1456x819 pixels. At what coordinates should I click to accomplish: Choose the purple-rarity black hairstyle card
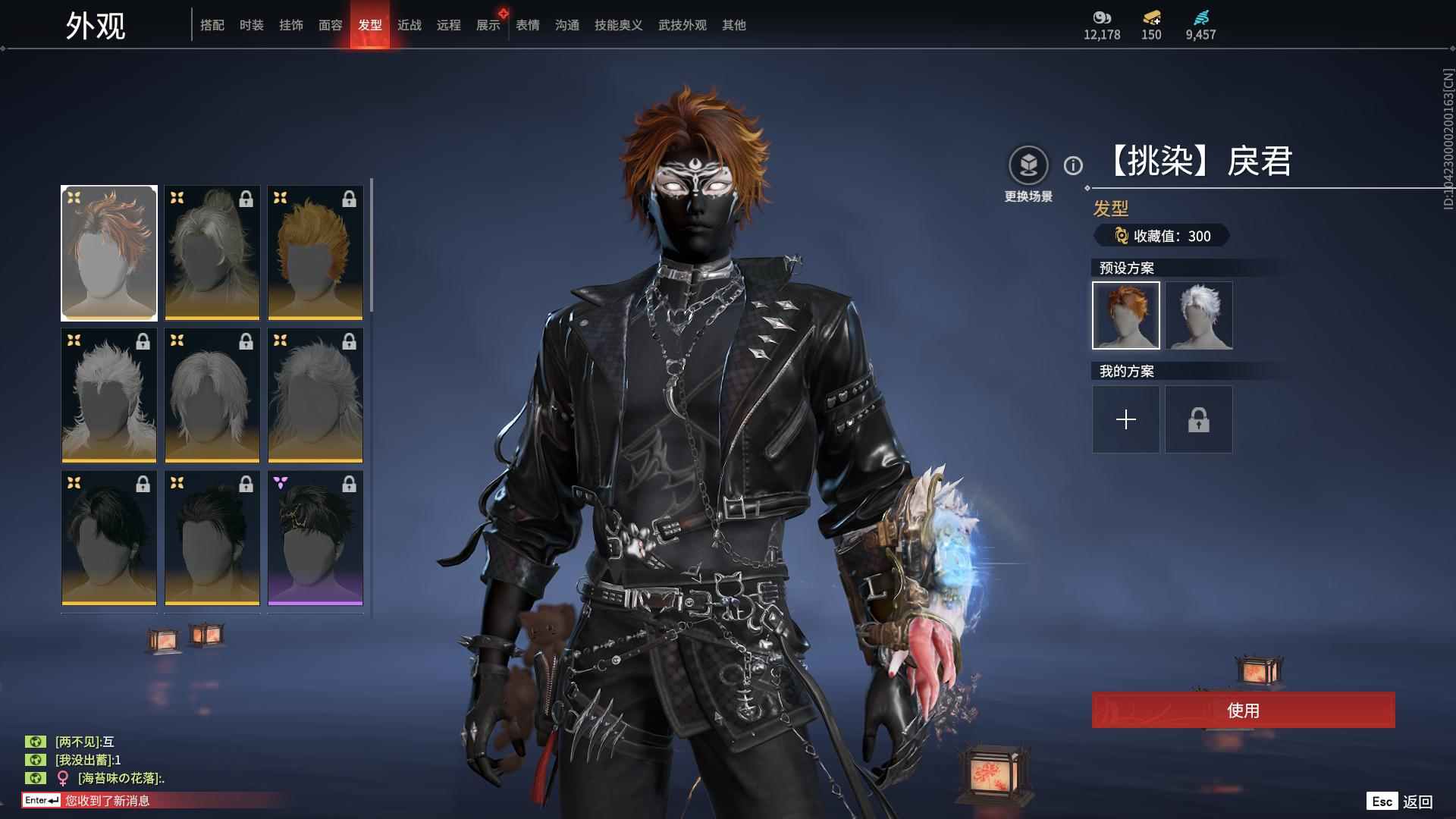point(315,538)
